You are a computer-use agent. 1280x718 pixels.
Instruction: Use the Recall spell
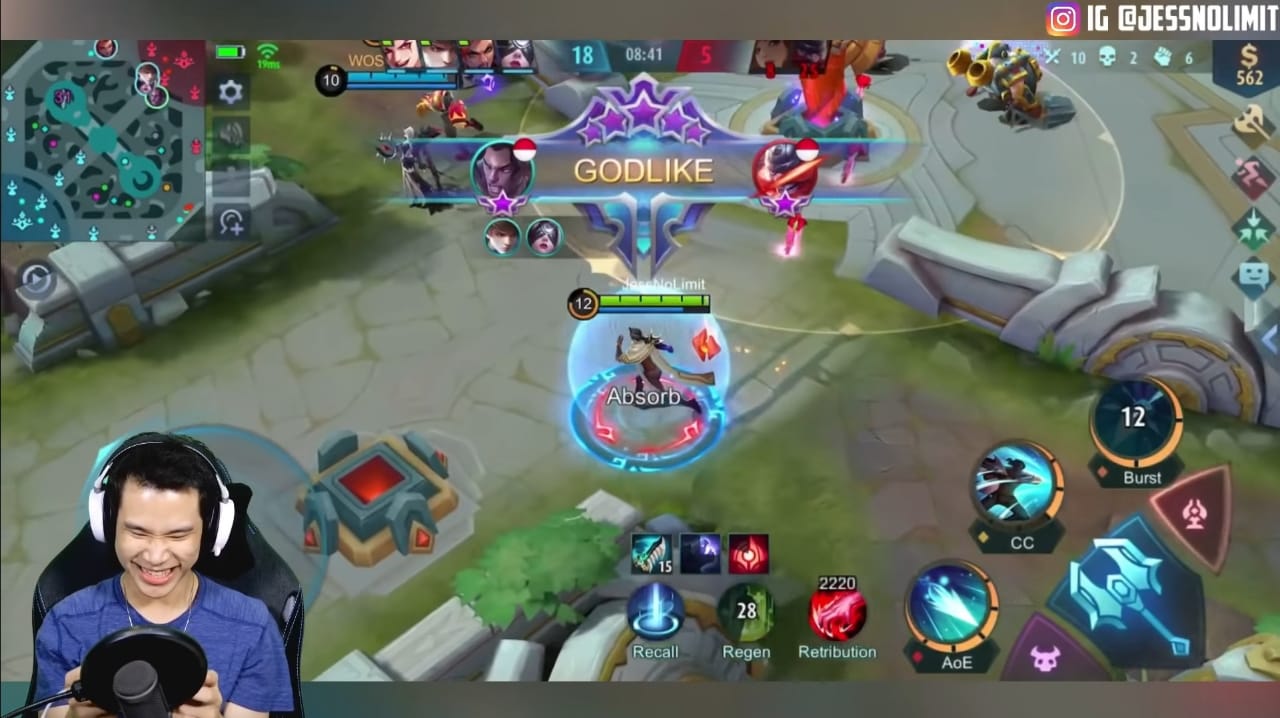[x=655, y=613]
